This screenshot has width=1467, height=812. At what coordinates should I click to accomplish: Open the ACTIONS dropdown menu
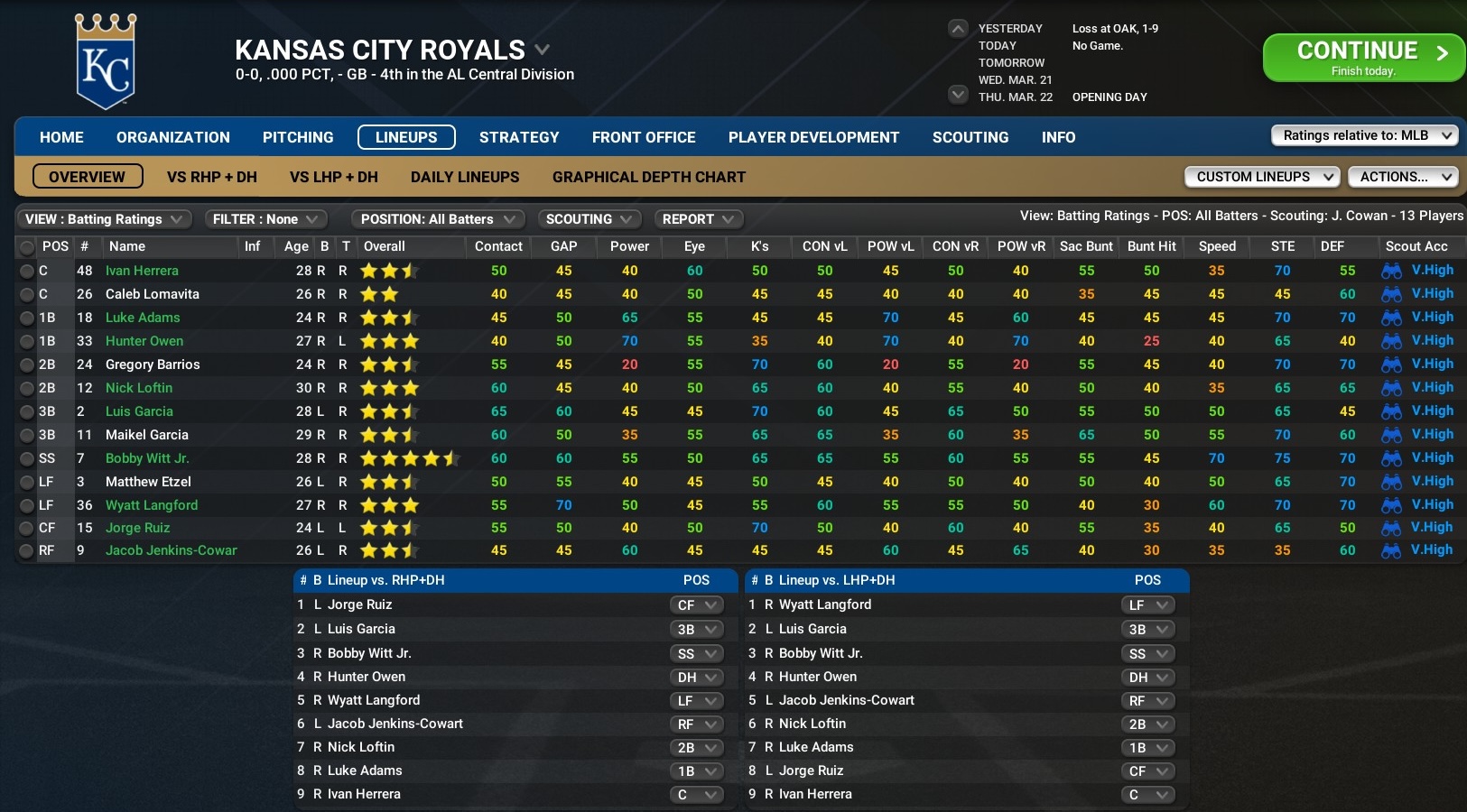(1403, 177)
